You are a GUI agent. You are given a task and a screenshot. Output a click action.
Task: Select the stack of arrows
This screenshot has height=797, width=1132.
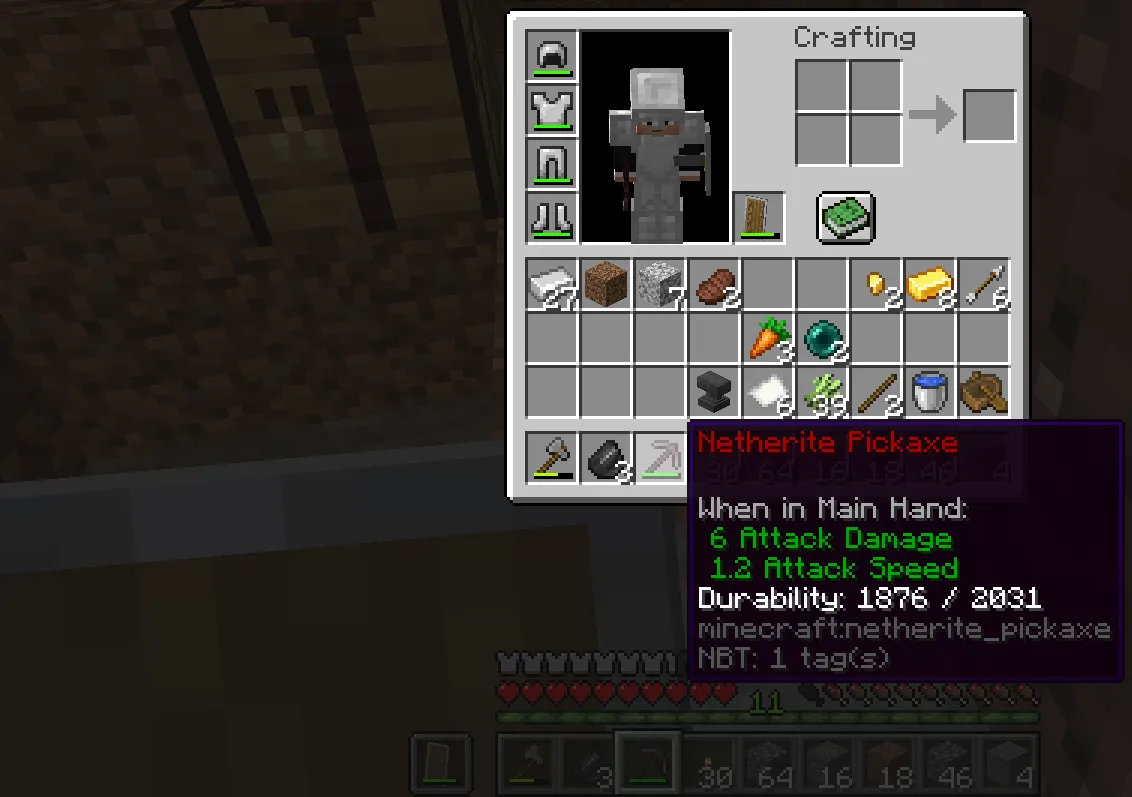[x=984, y=285]
